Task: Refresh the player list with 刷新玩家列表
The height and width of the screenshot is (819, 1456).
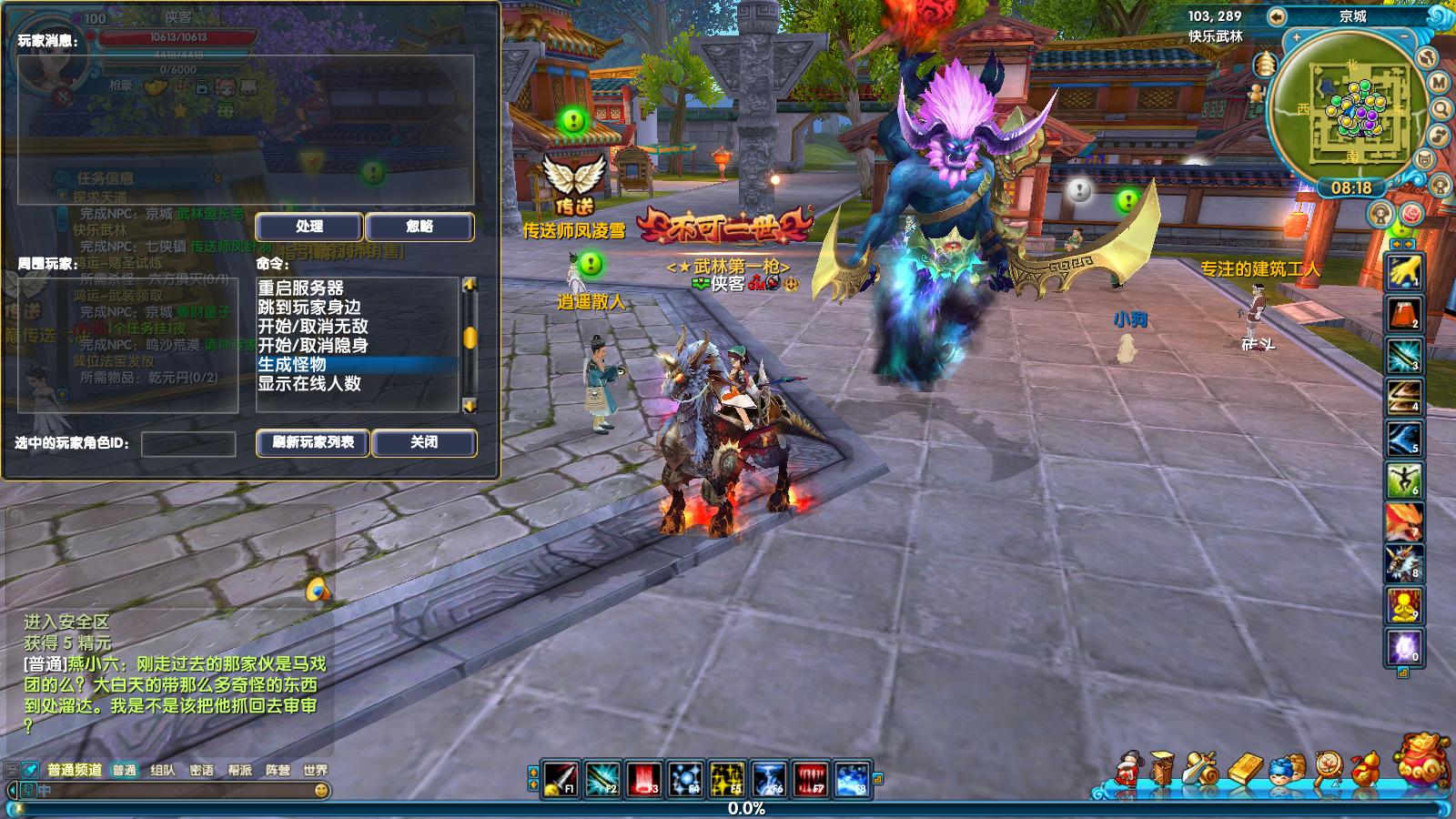Action: [x=313, y=442]
